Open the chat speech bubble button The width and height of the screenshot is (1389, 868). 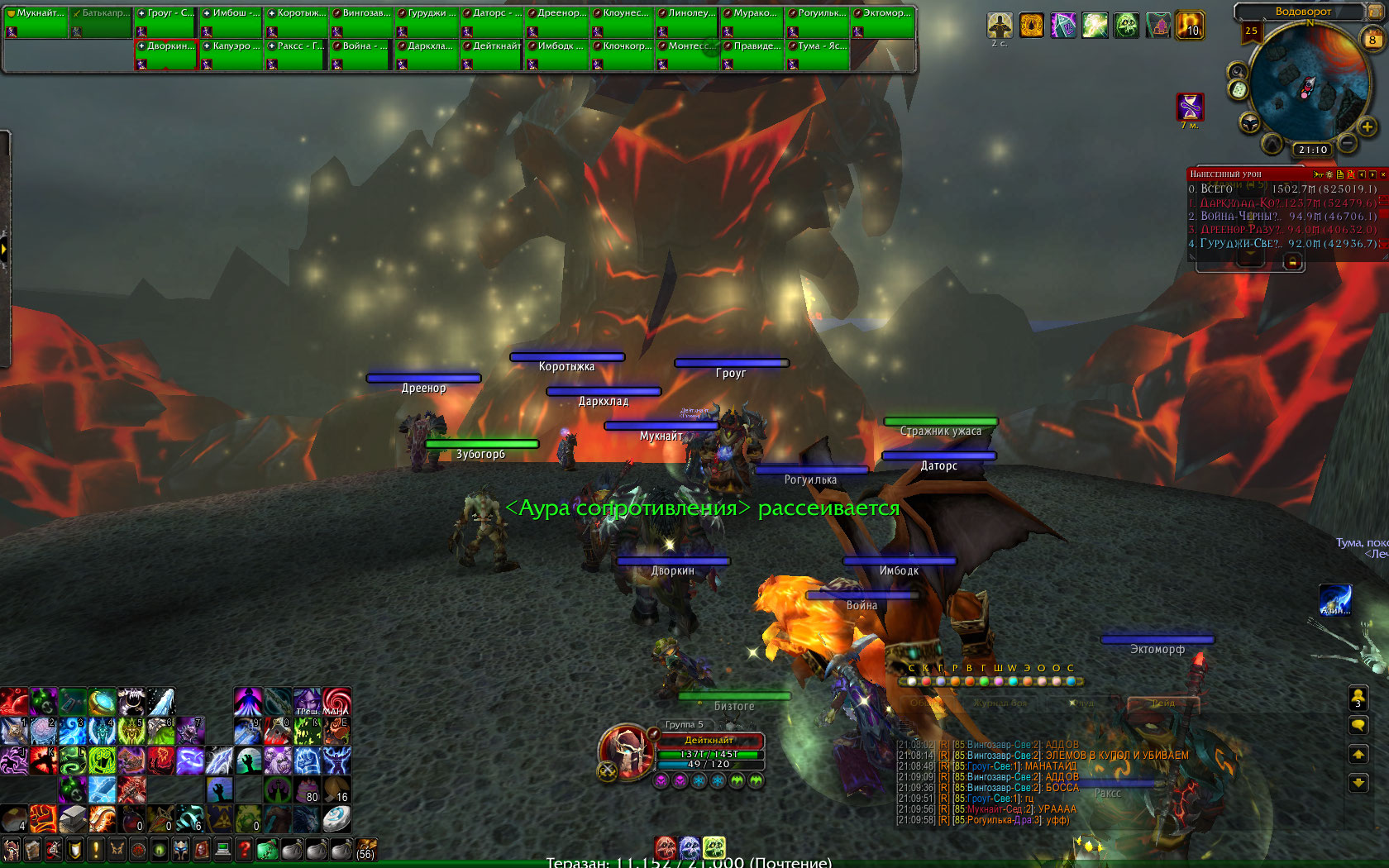point(1358,726)
